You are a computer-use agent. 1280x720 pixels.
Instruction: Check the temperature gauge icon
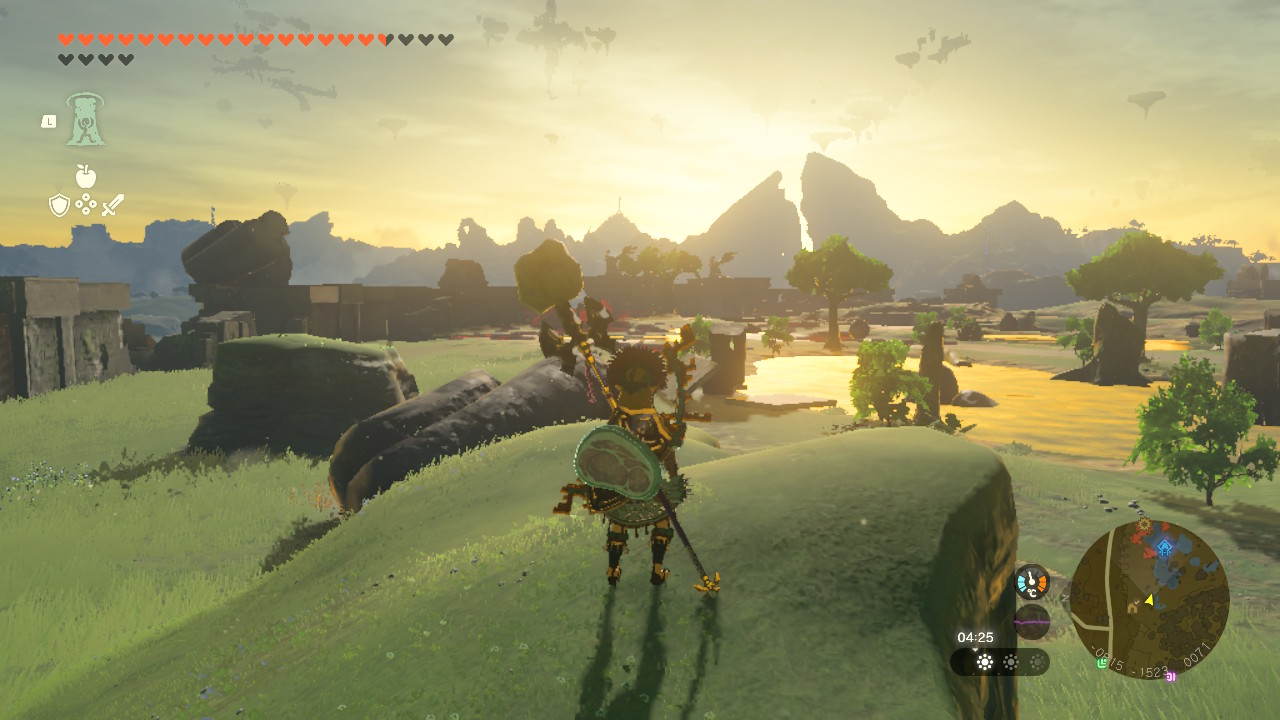(x=1032, y=581)
